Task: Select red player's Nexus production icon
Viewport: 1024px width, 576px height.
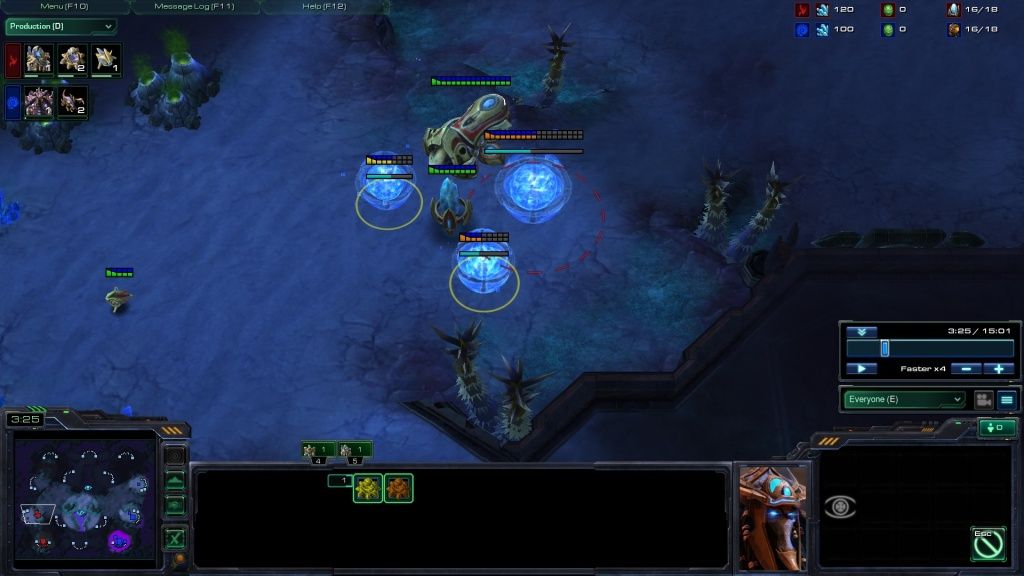Action: pyautogui.click(x=38, y=59)
